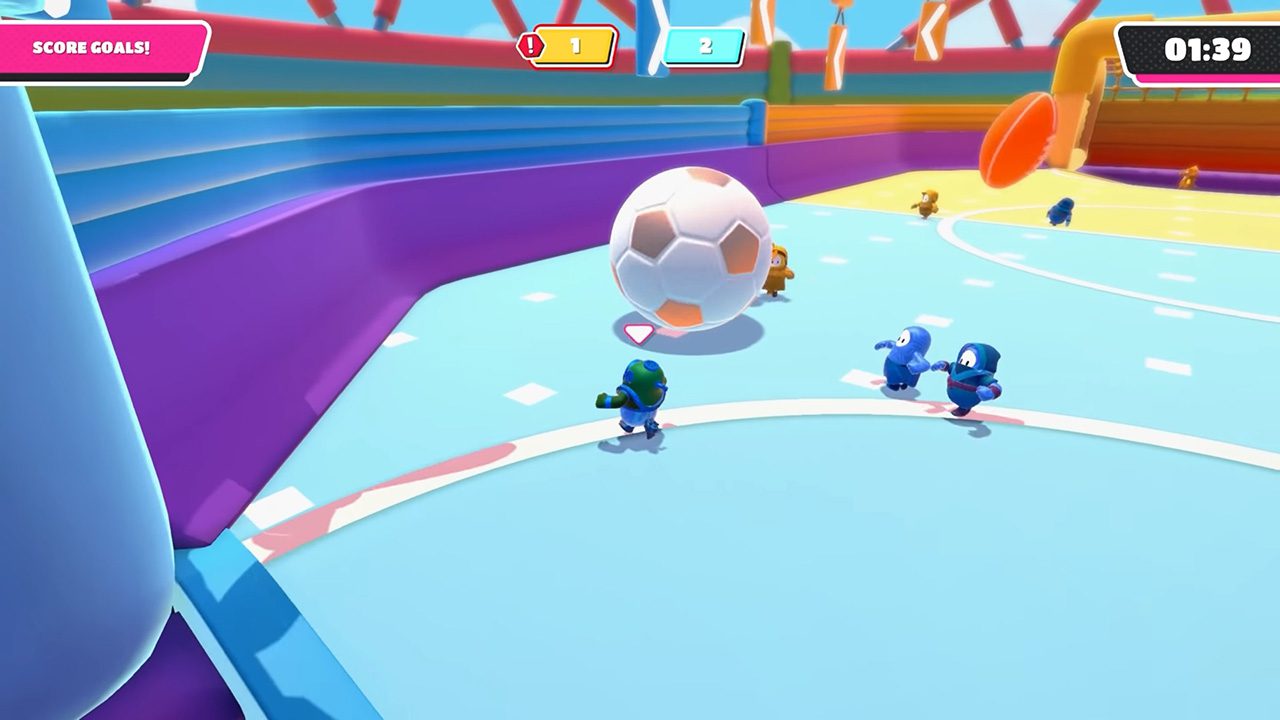Click the Score Goals objective banner
1280x720 pixels.
(x=95, y=48)
